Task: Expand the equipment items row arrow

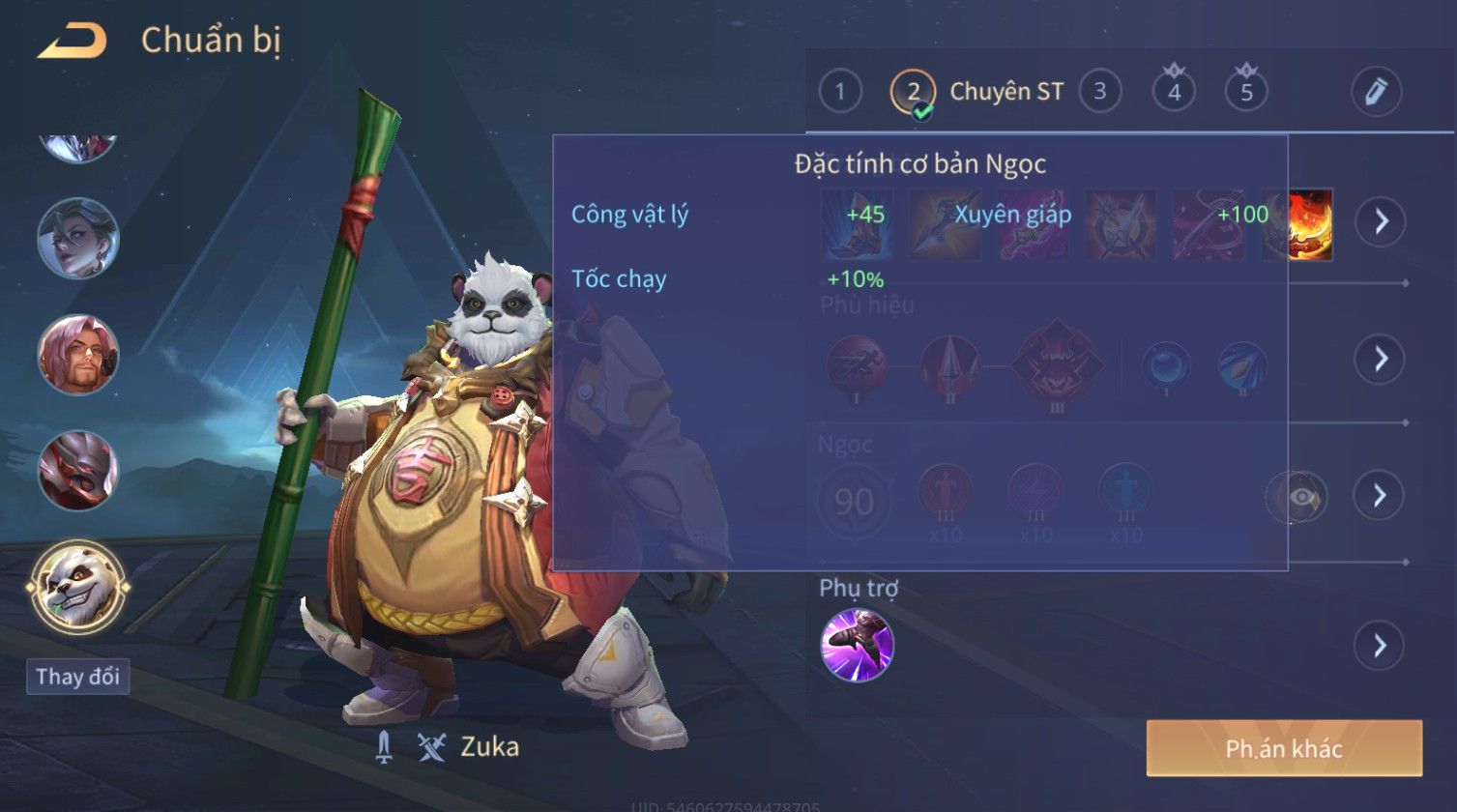Action: (x=1380, y=221)
